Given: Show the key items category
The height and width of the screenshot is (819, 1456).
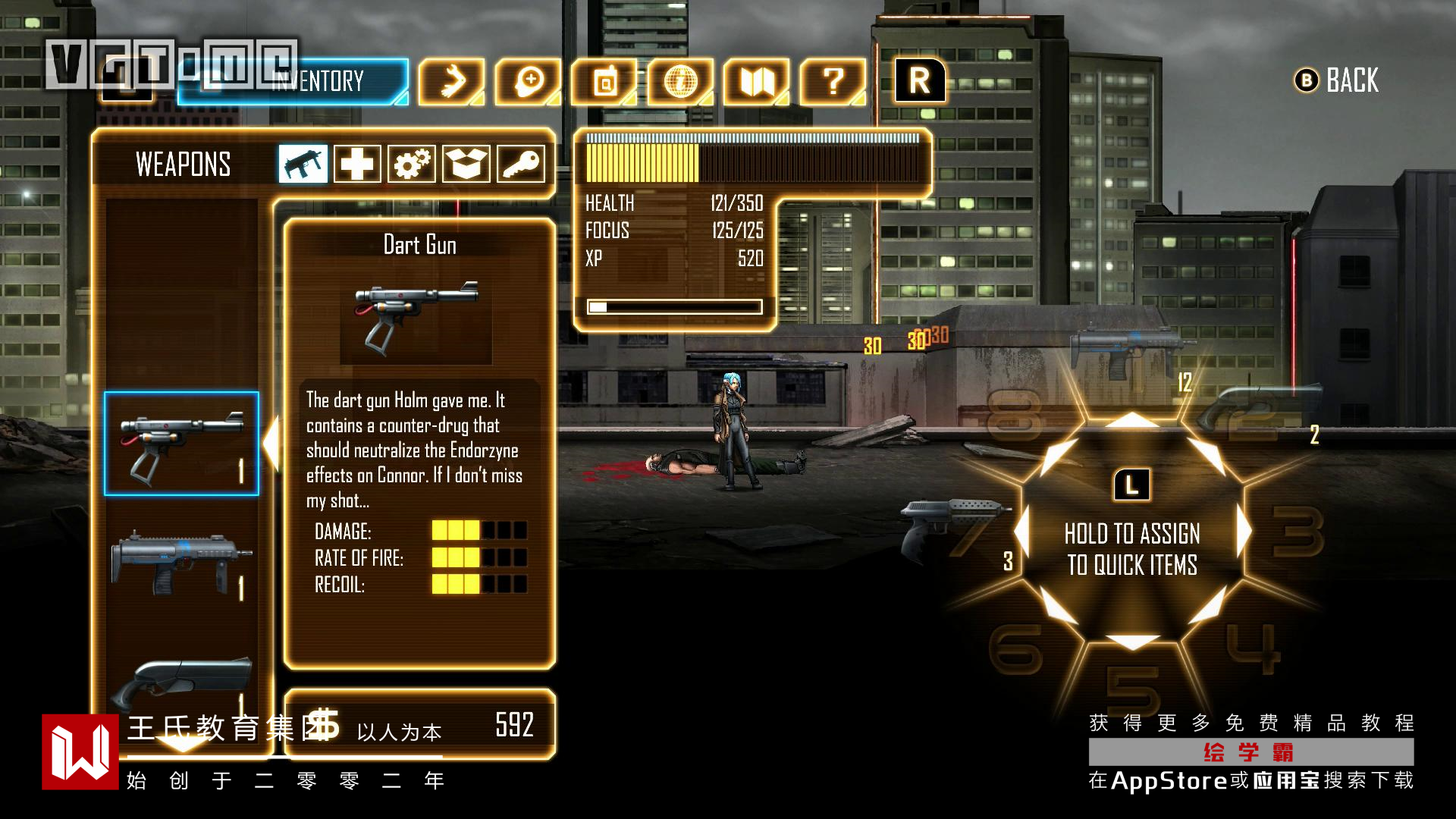Looking at the screenshot, I should pos(521,164).
